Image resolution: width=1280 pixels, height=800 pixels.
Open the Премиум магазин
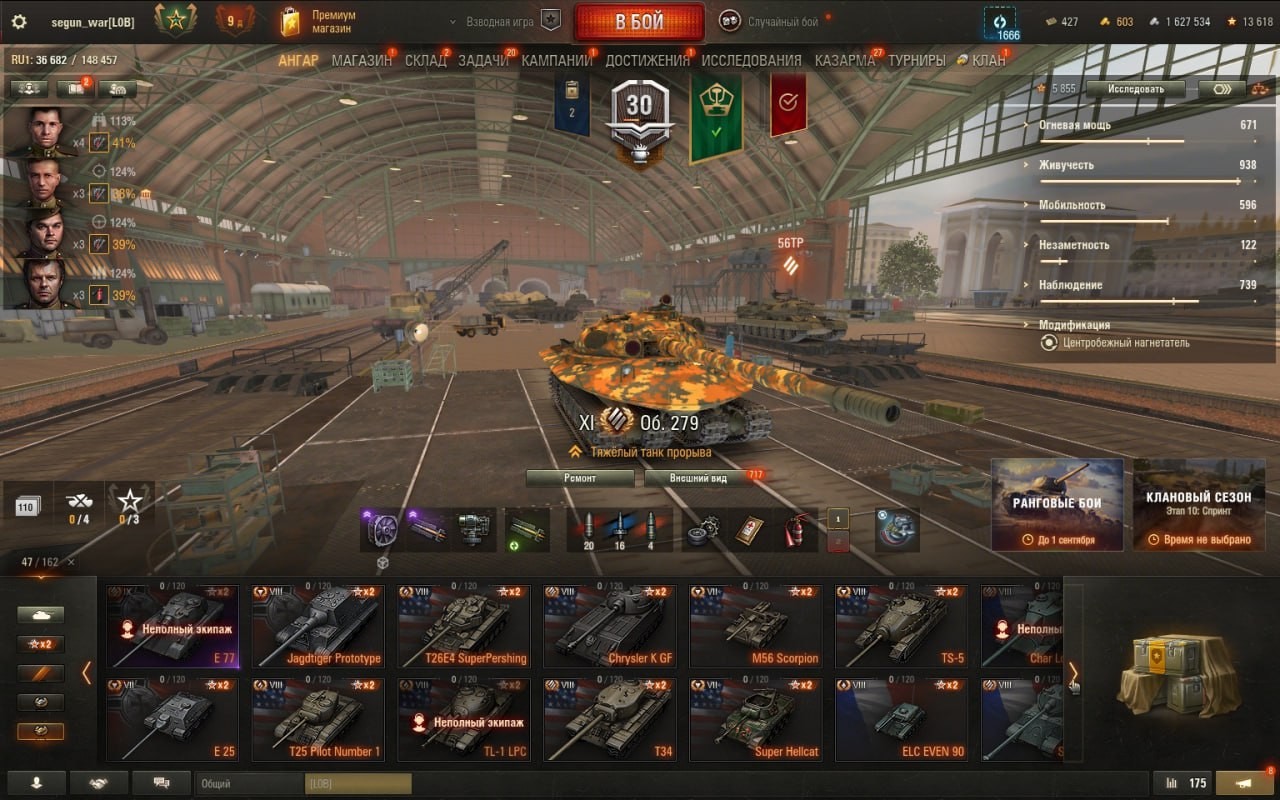(x=320, y=22)
